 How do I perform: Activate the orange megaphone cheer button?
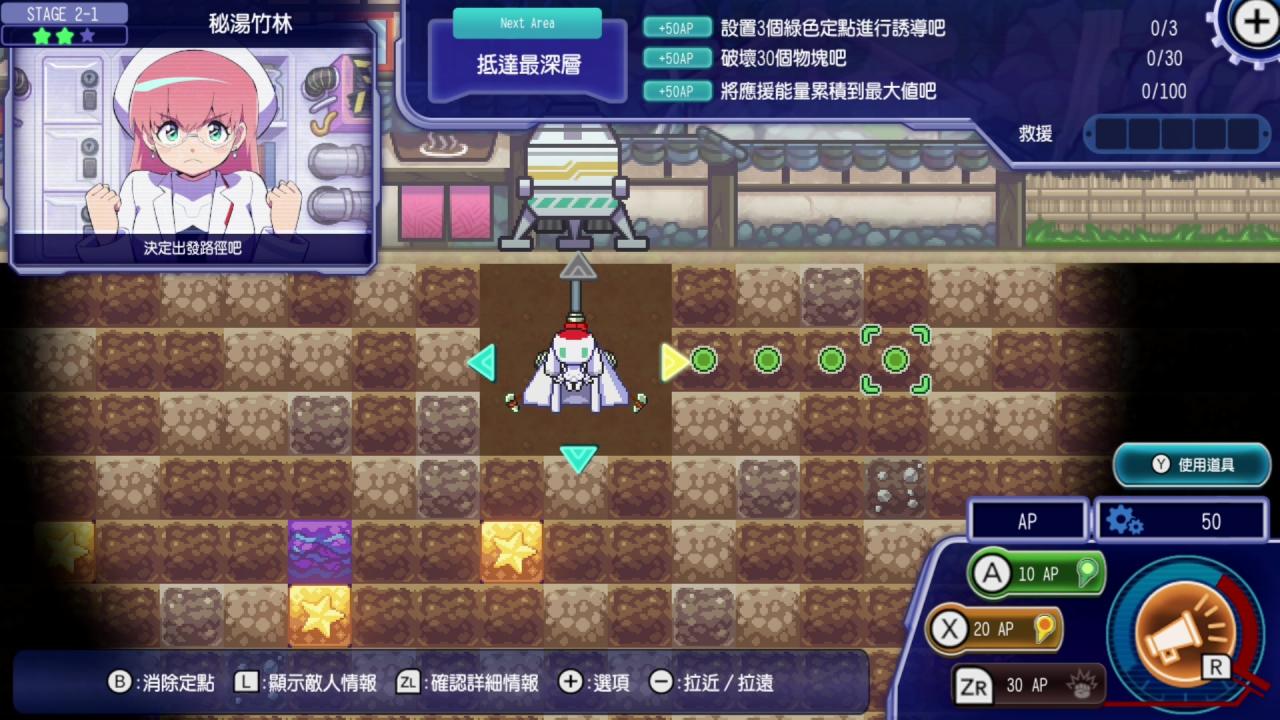(1183, 630)
